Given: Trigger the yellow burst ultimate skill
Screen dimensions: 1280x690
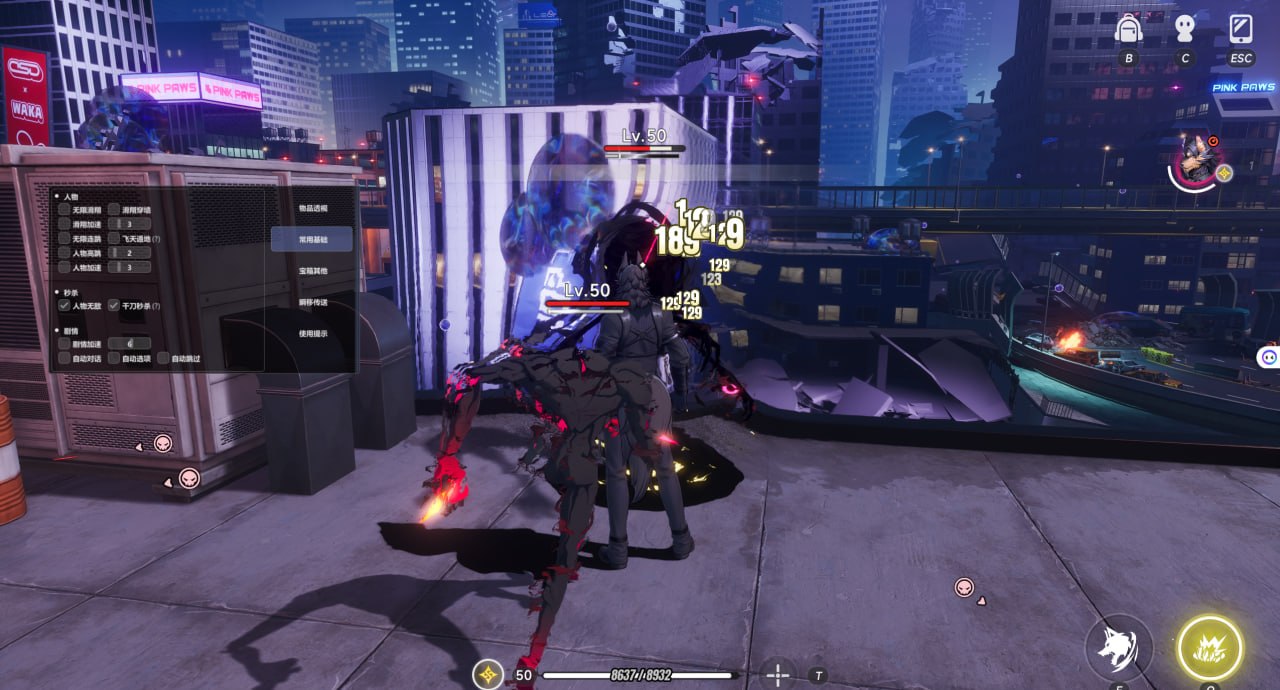Looking at the screenshot, I should [1210, 648].
